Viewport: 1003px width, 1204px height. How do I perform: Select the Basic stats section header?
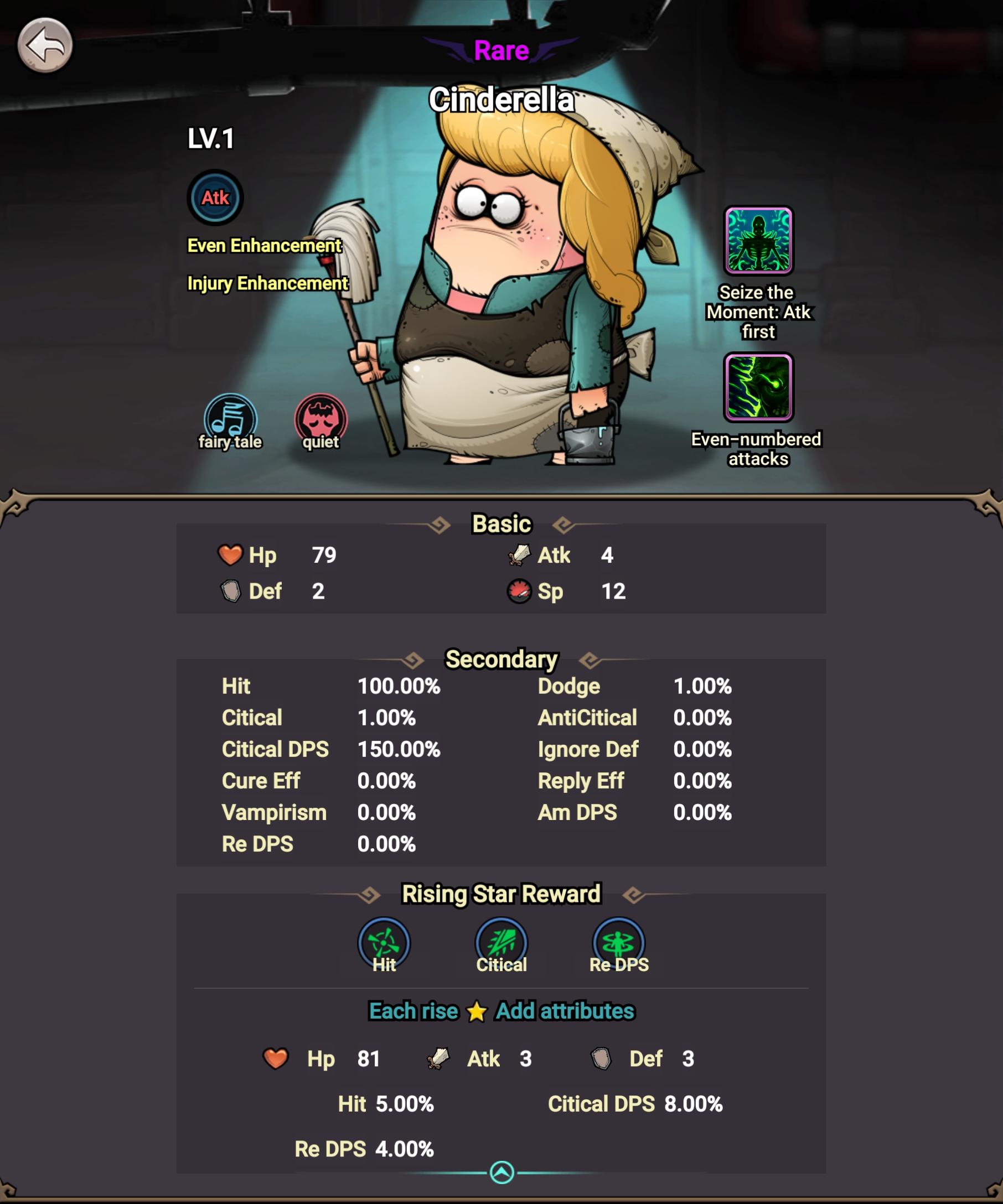pos(501,523)
